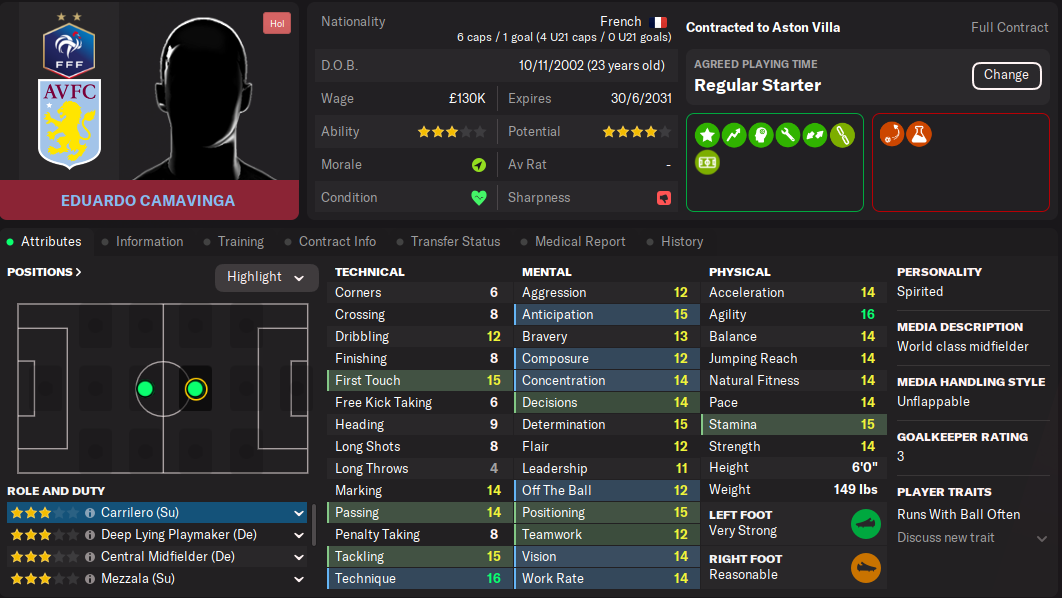Screen dimensions: 1062x598
Task: Open the Training tab
Action: (240, 241)
